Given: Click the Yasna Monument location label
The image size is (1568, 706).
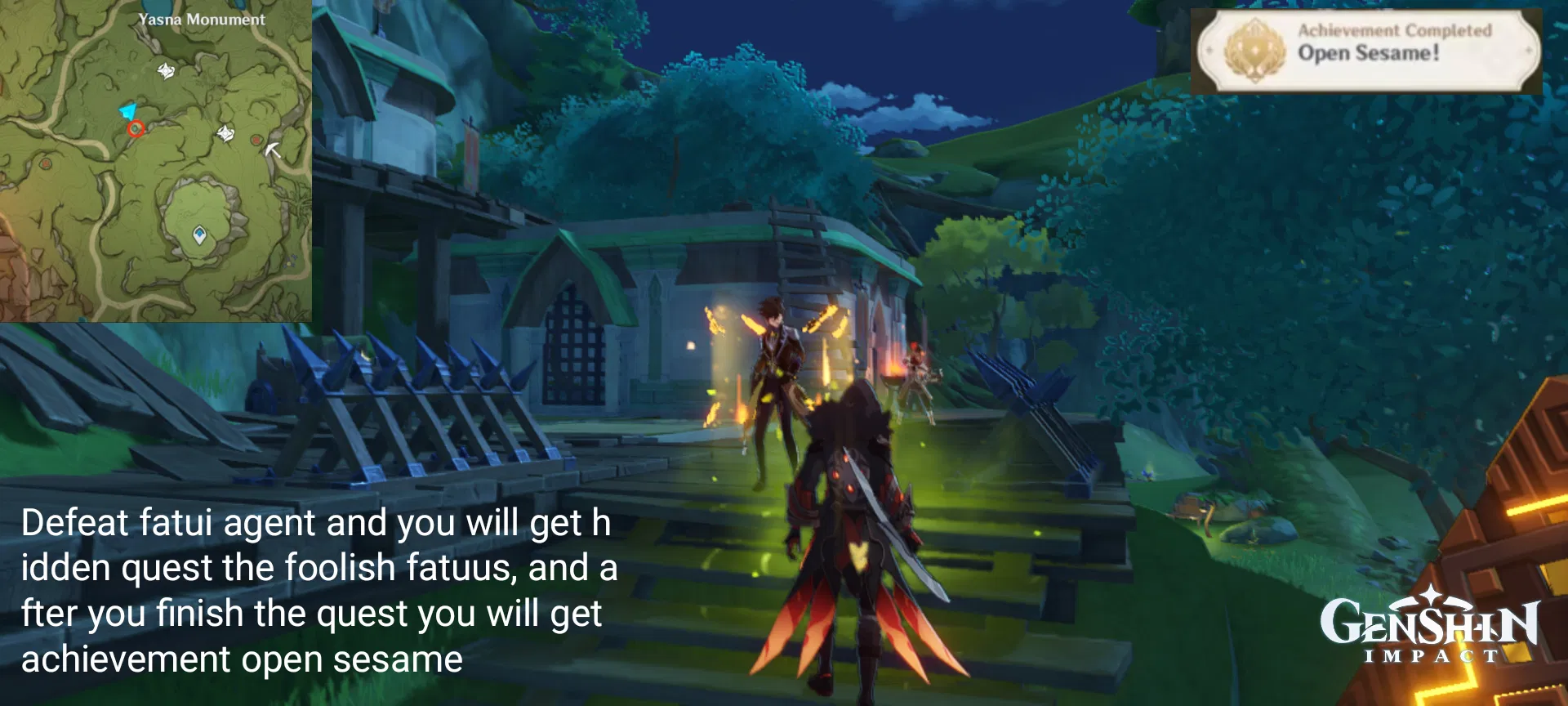Looking at the screenshot, I should (203, 19).
